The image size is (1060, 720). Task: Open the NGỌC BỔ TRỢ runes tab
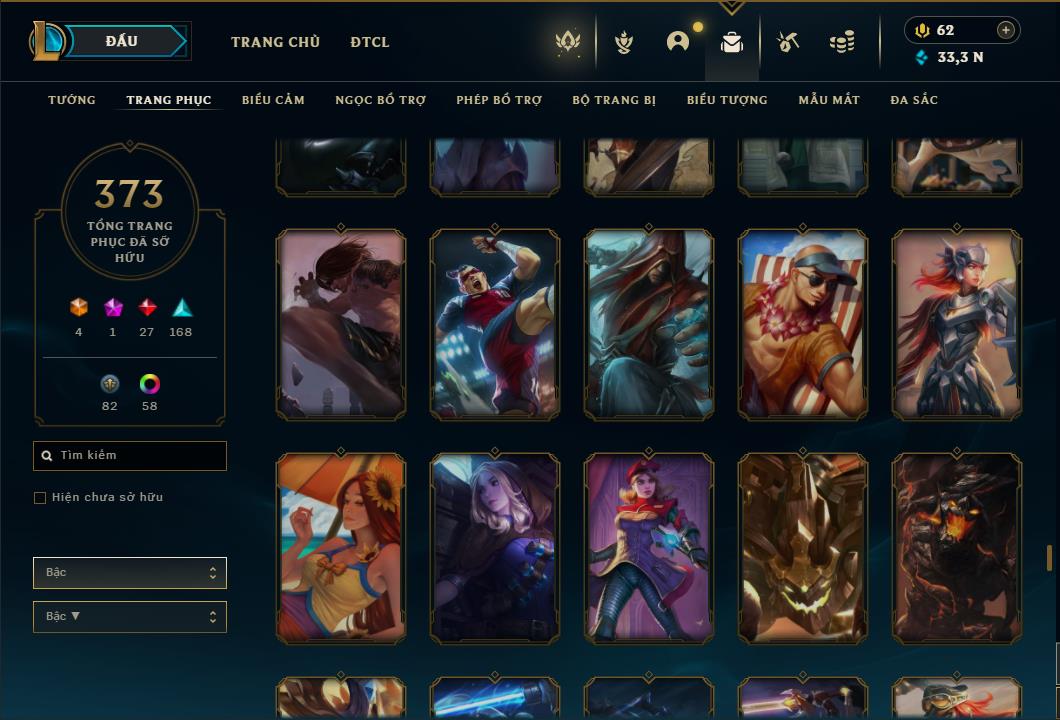click(x=380, y=100)
